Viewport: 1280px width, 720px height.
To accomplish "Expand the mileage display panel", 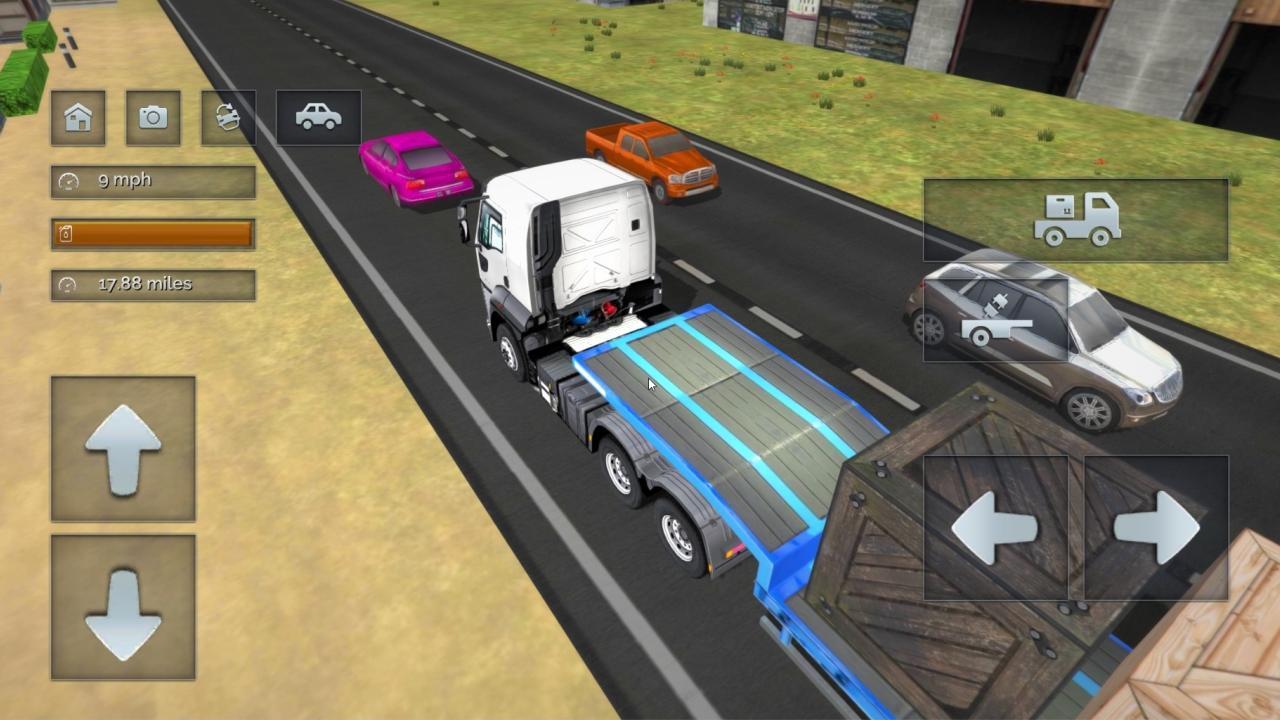I will pyautogui.click(x=152, y=284).
